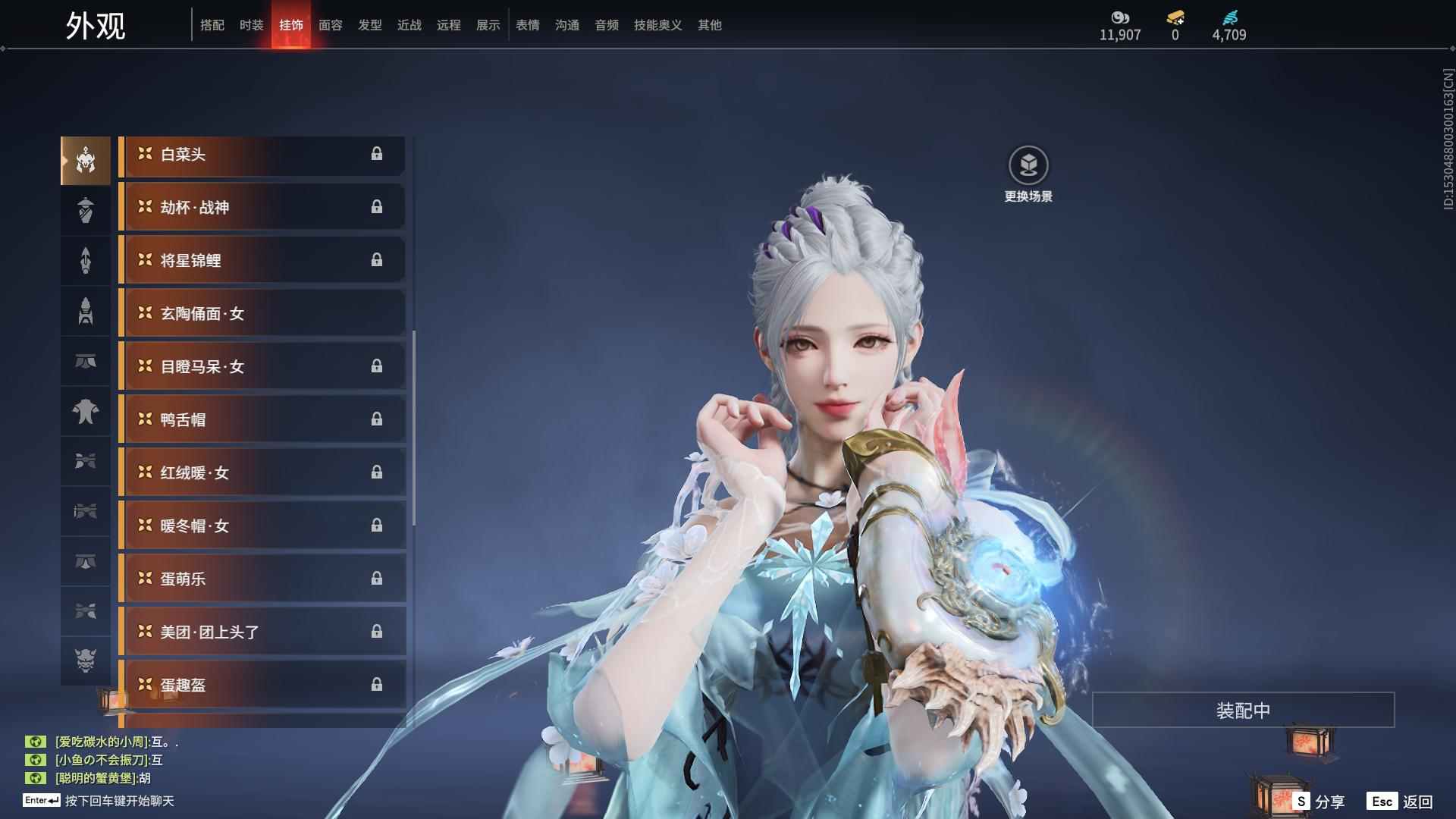Switch to the 搭配 tab

point(212,25)
